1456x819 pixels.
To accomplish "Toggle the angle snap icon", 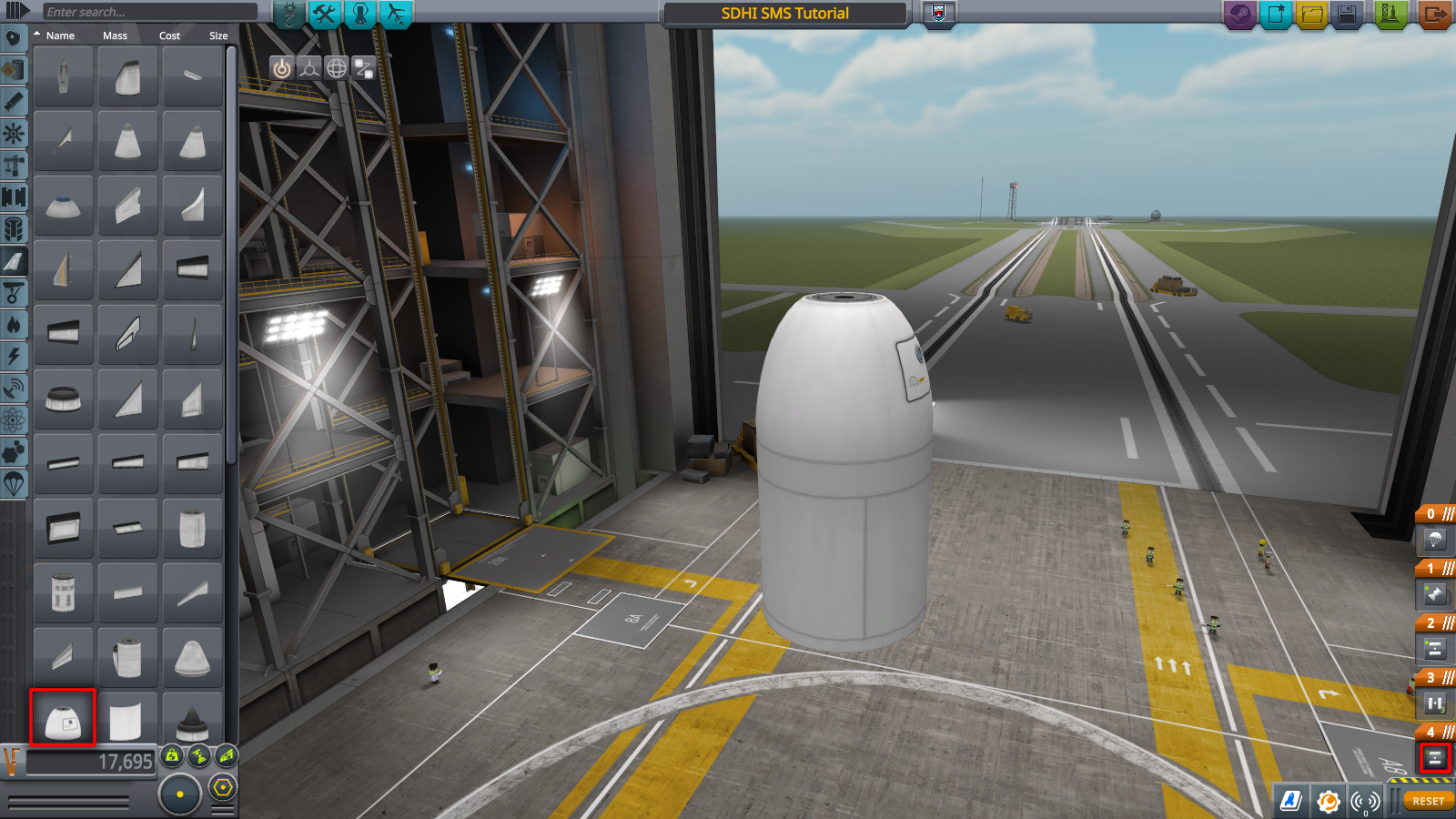I will pos(223,787).
